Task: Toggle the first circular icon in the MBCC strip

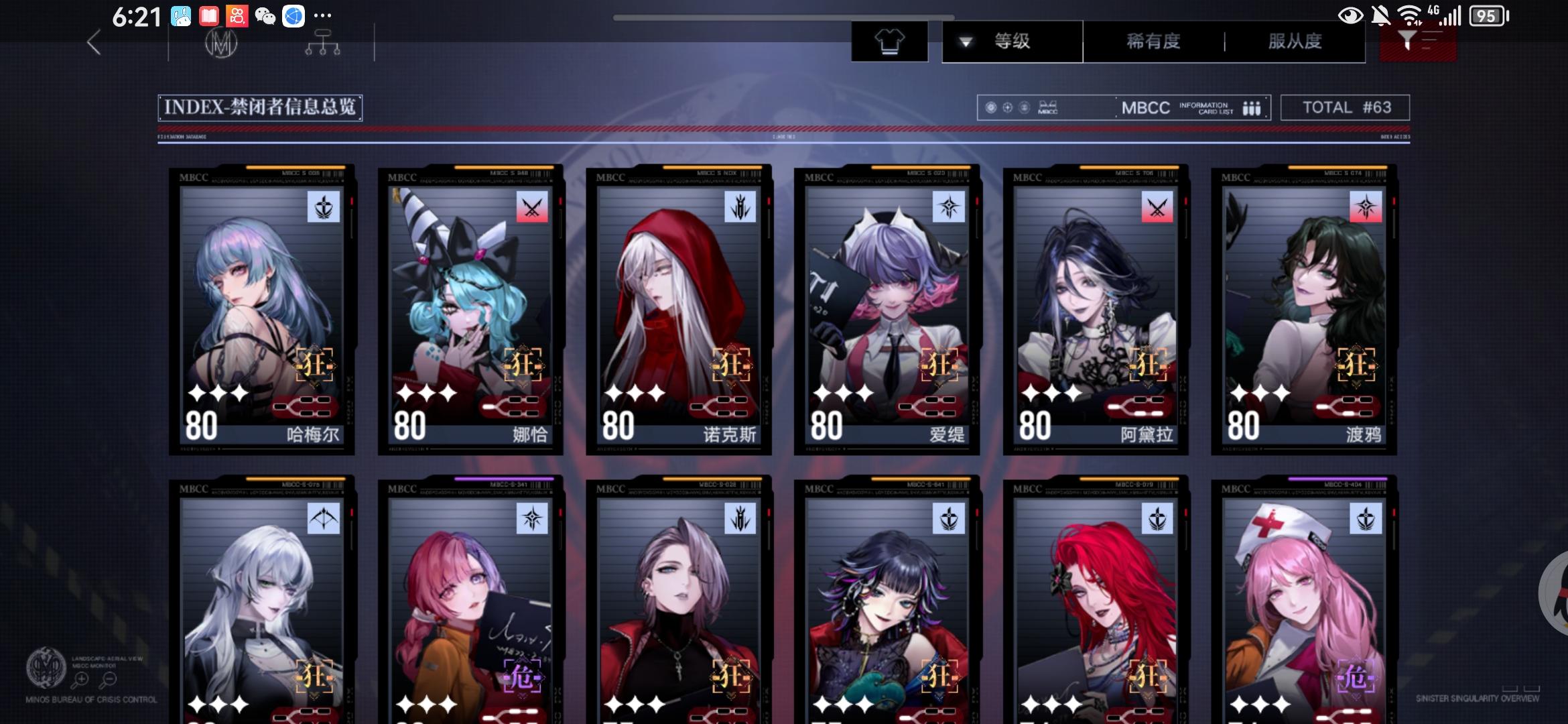Action: pos(990,107)
